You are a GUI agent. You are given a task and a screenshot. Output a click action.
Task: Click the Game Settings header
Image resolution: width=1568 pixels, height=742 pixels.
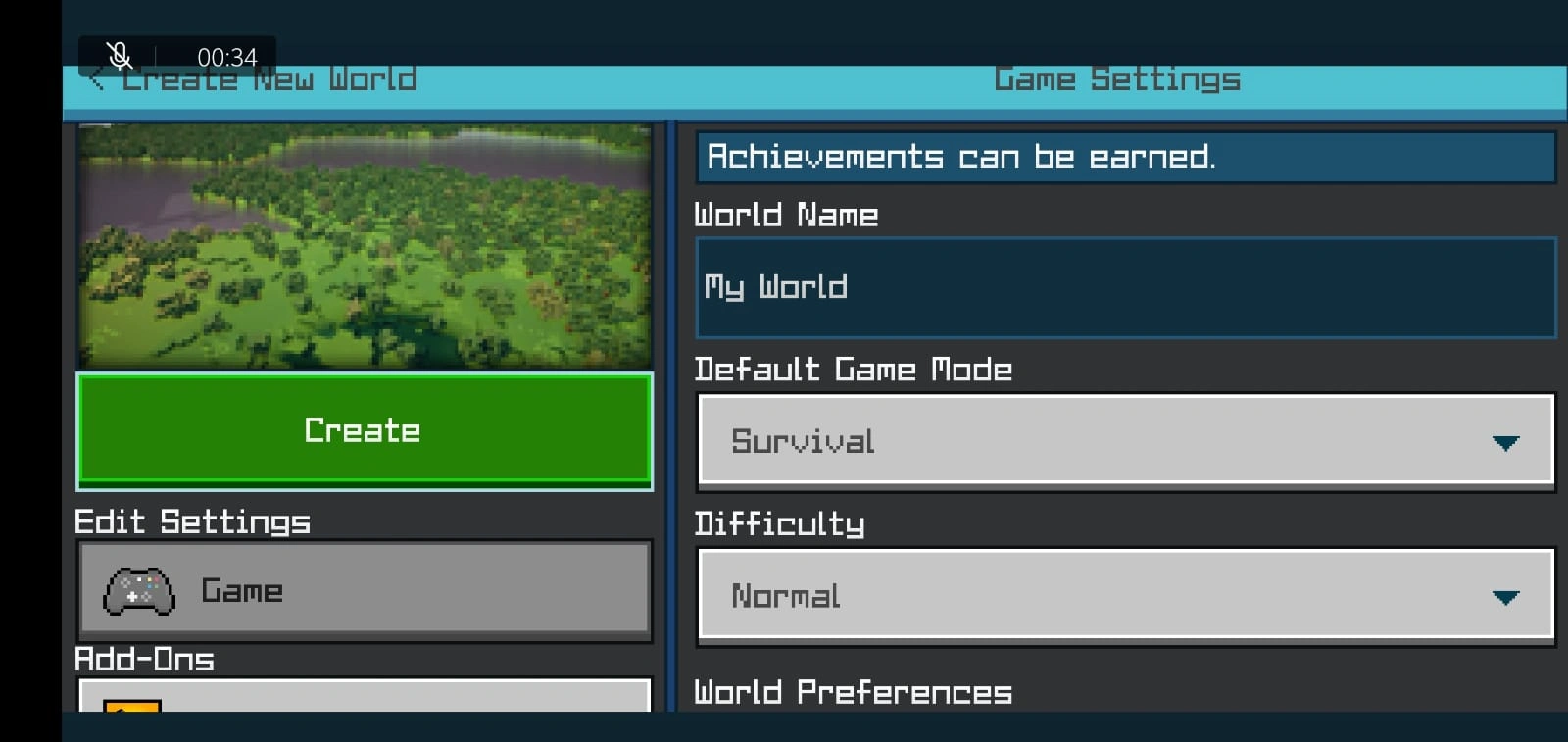[x=1116, y=78]
